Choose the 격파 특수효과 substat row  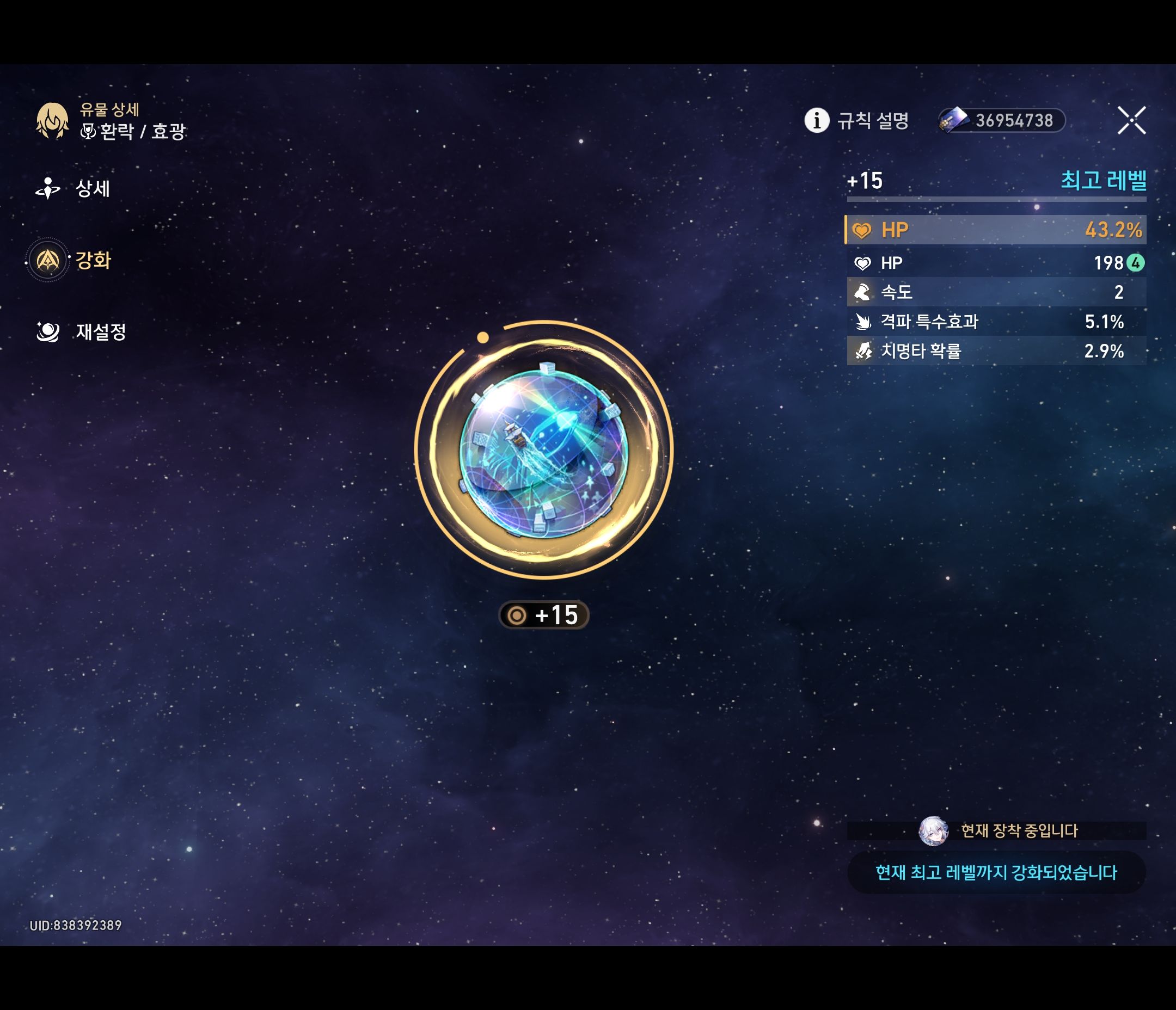pyautogui.click(x=995, y=322)
